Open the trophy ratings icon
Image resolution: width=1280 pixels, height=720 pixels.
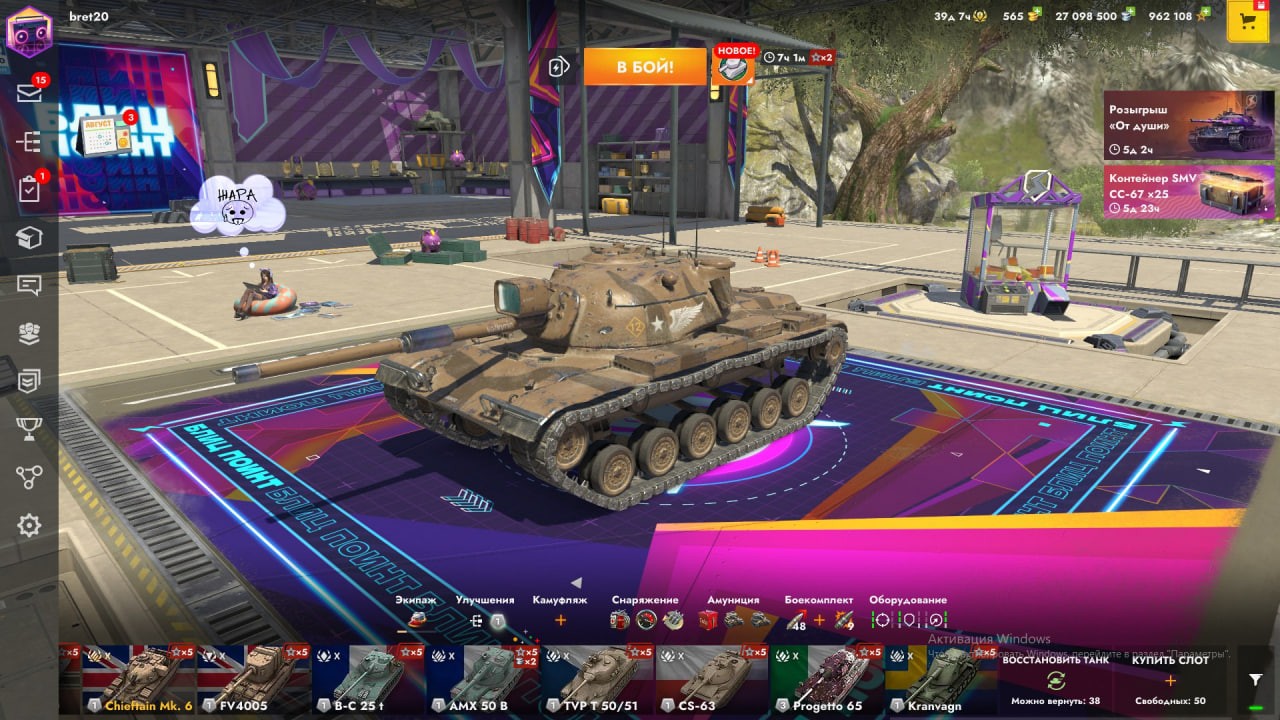click(x=29, y=429)
